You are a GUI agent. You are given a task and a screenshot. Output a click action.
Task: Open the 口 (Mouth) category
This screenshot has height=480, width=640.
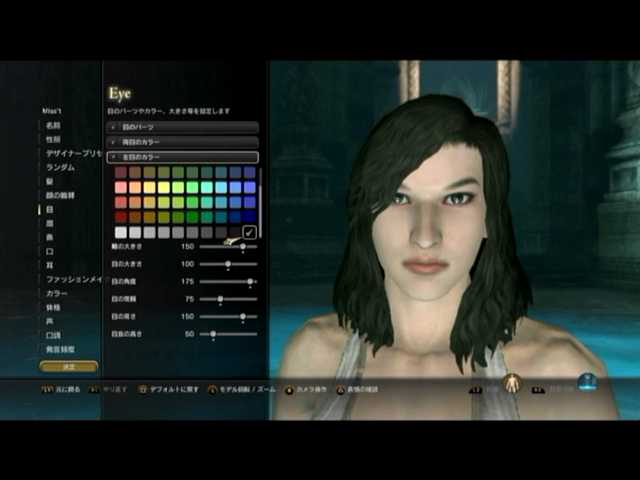[49, 252]
